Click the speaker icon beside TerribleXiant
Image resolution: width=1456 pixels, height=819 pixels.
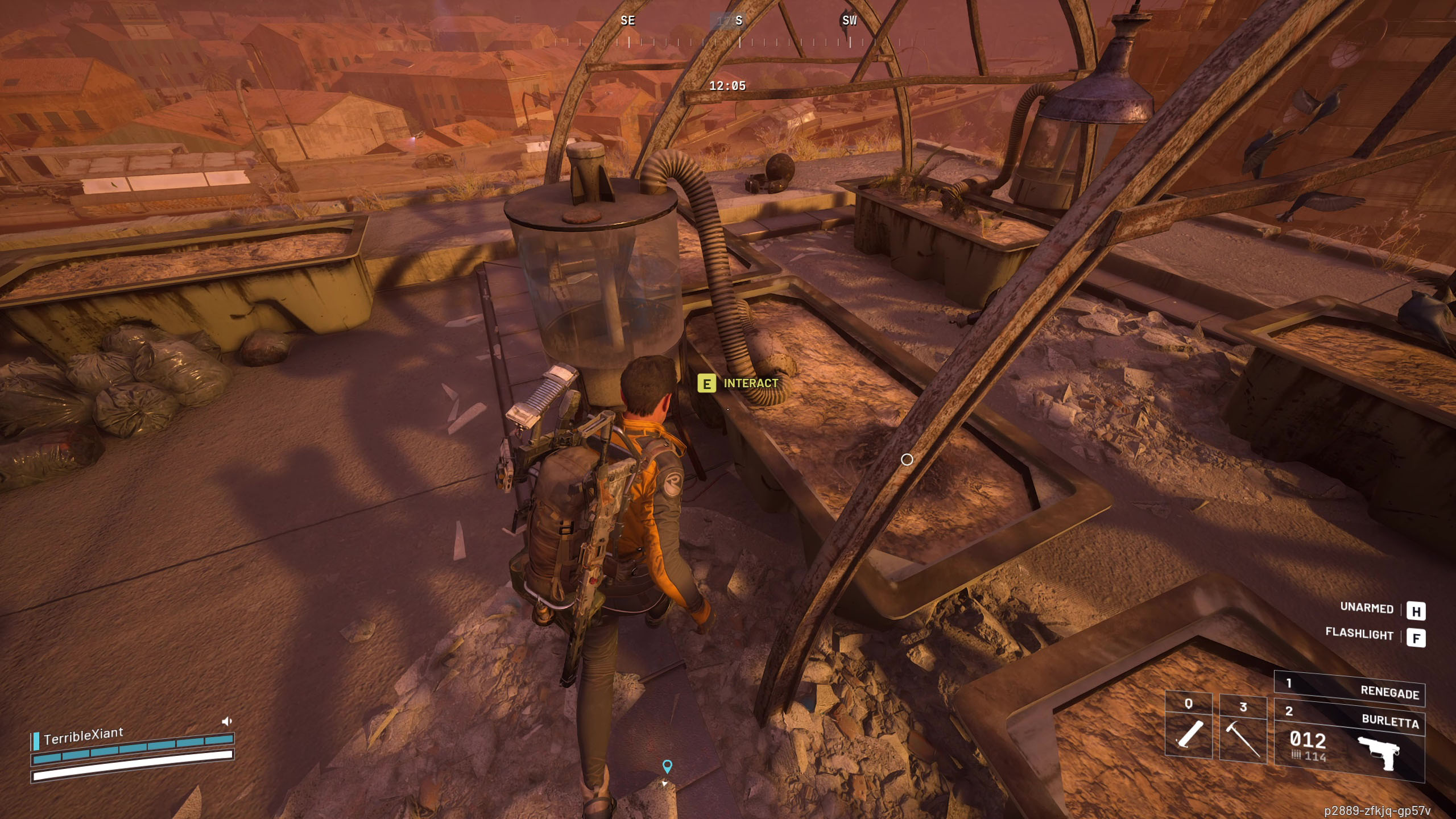pyautogui.click(x=226, y=722)
